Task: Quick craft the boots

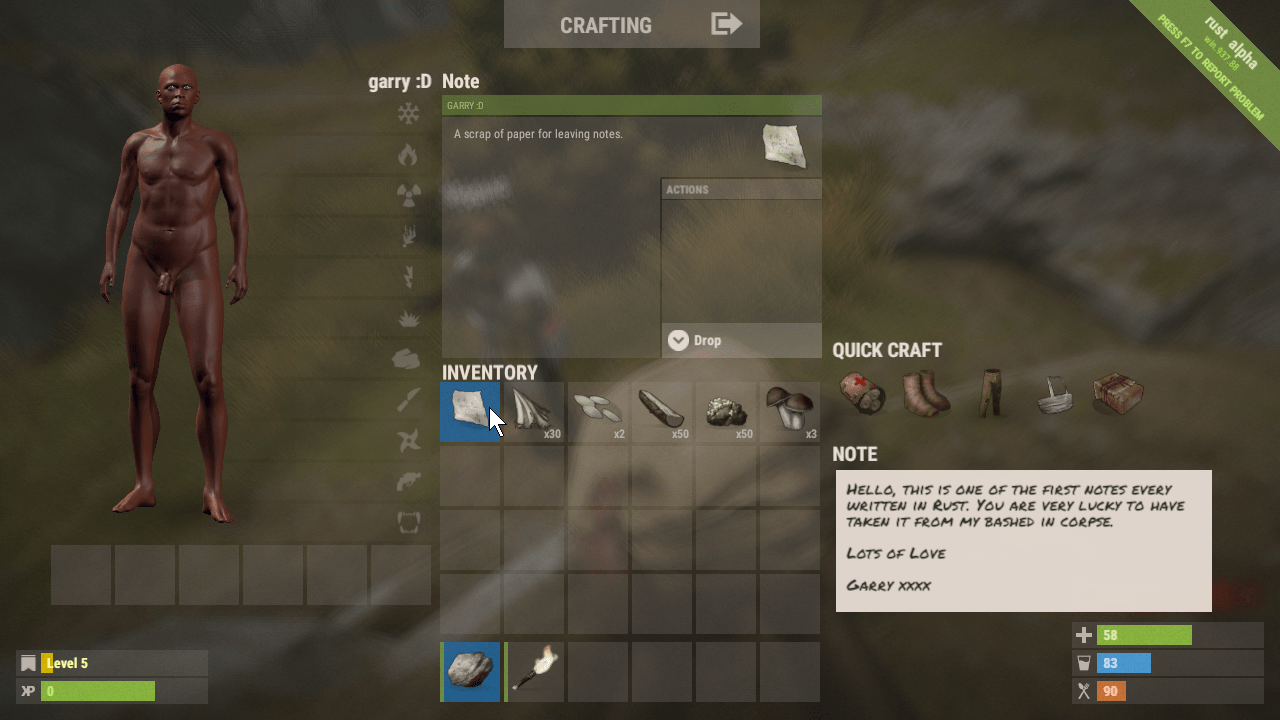Action: tap(926, 394)
